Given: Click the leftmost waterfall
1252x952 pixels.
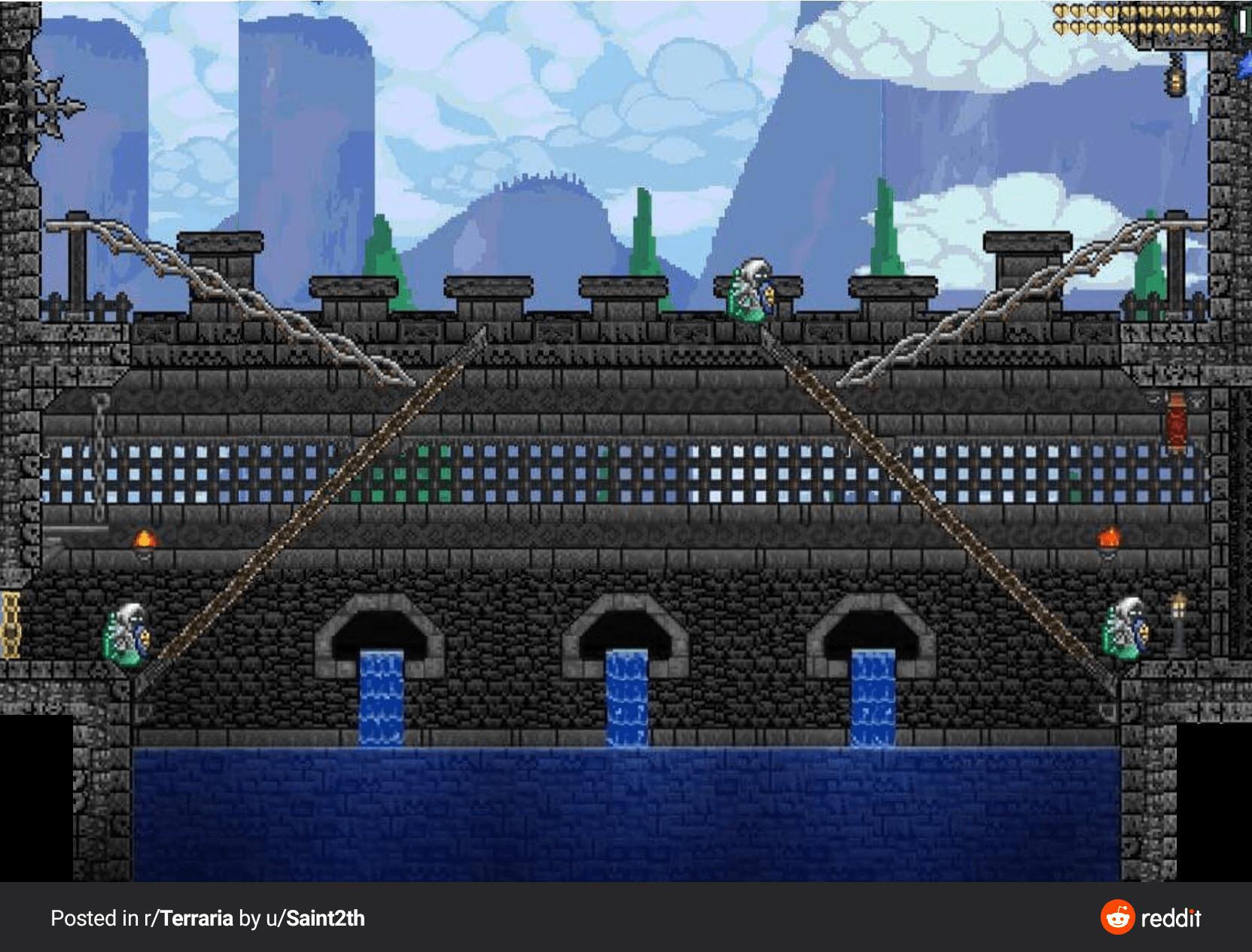Looking at the screenshot, I should pyautogui.click(x=380, y=692).
